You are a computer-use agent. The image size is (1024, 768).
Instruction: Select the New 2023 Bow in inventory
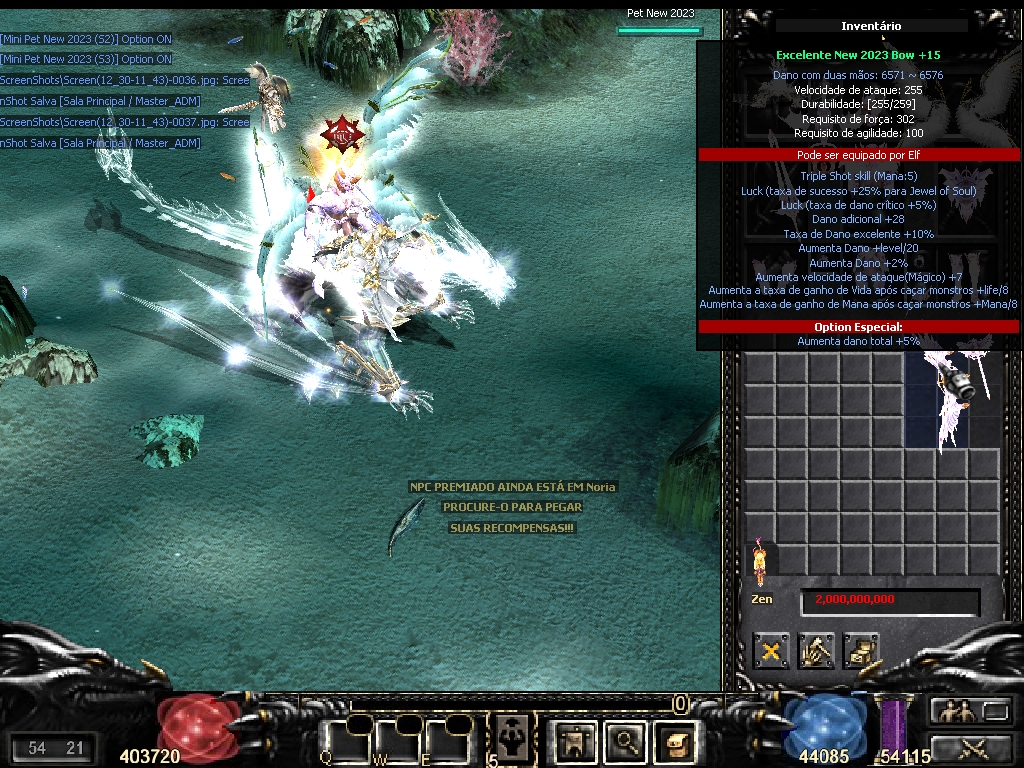click(x=953, y=398)
